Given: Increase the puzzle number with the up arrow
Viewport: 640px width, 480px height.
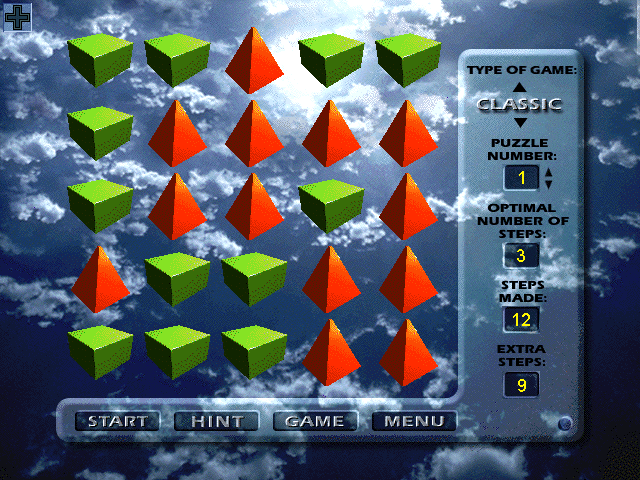Looking at the screenshot, I should pyautogui.click(x=548, y=172).
